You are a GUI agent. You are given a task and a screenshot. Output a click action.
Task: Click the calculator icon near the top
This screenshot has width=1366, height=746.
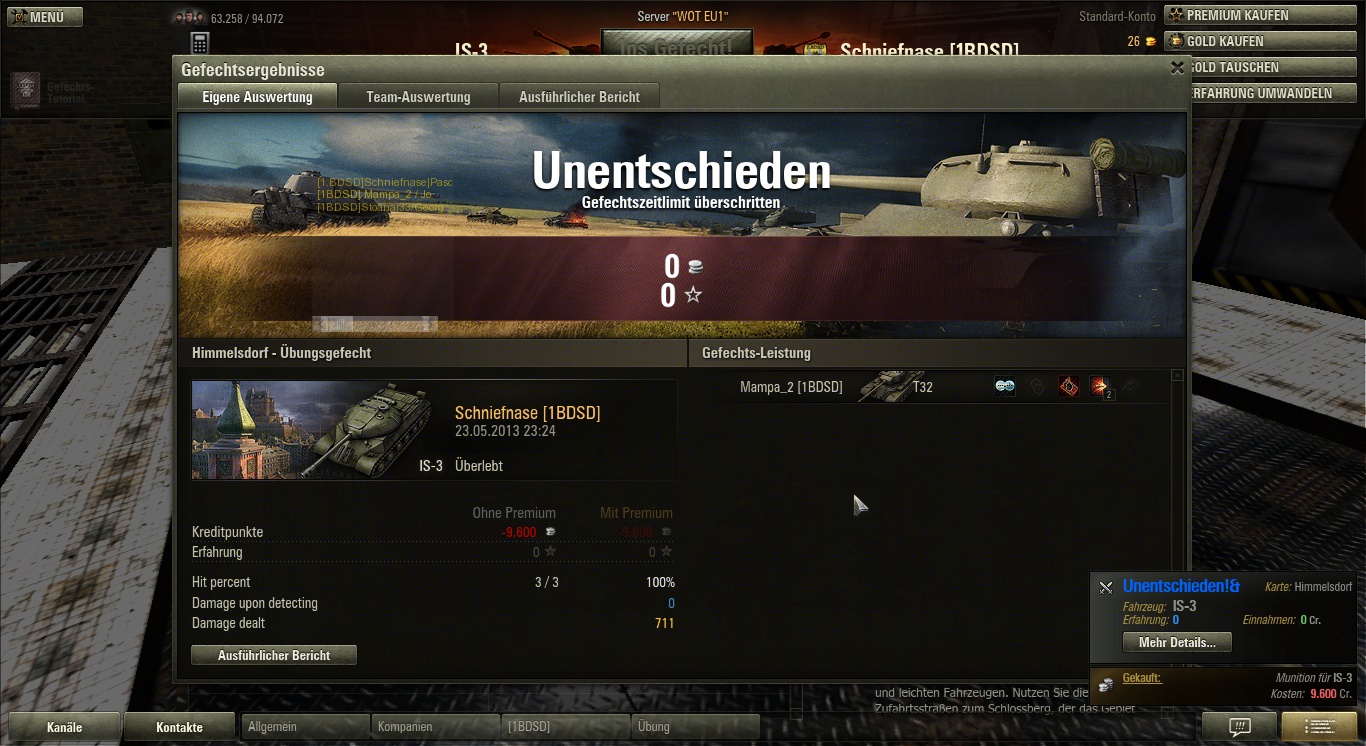click(x=200, y=43)
